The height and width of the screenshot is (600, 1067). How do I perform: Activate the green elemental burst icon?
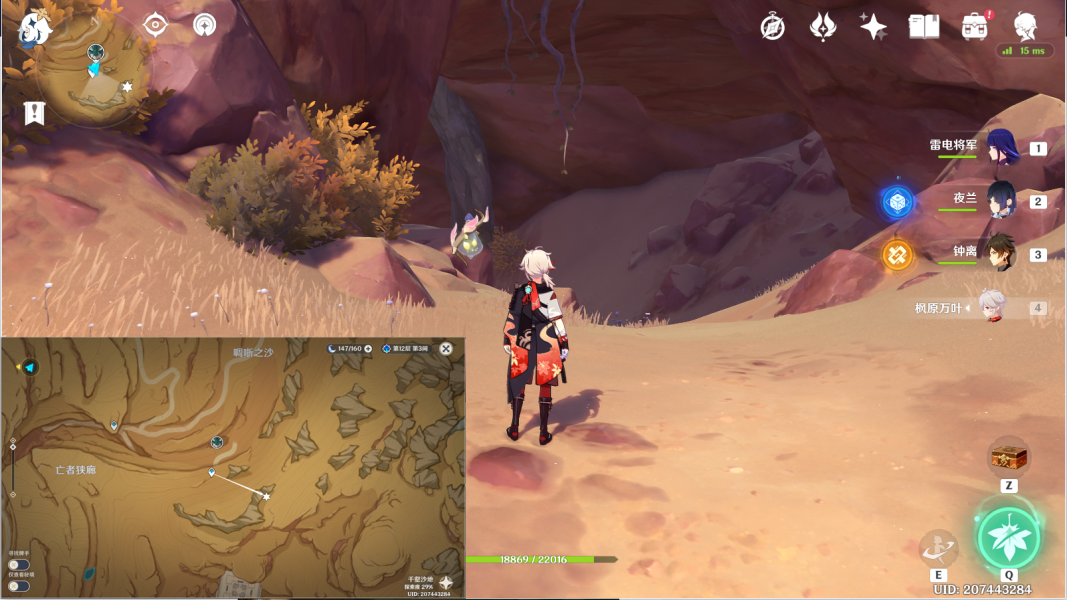pyautogui.click(x=1008, y=537)
